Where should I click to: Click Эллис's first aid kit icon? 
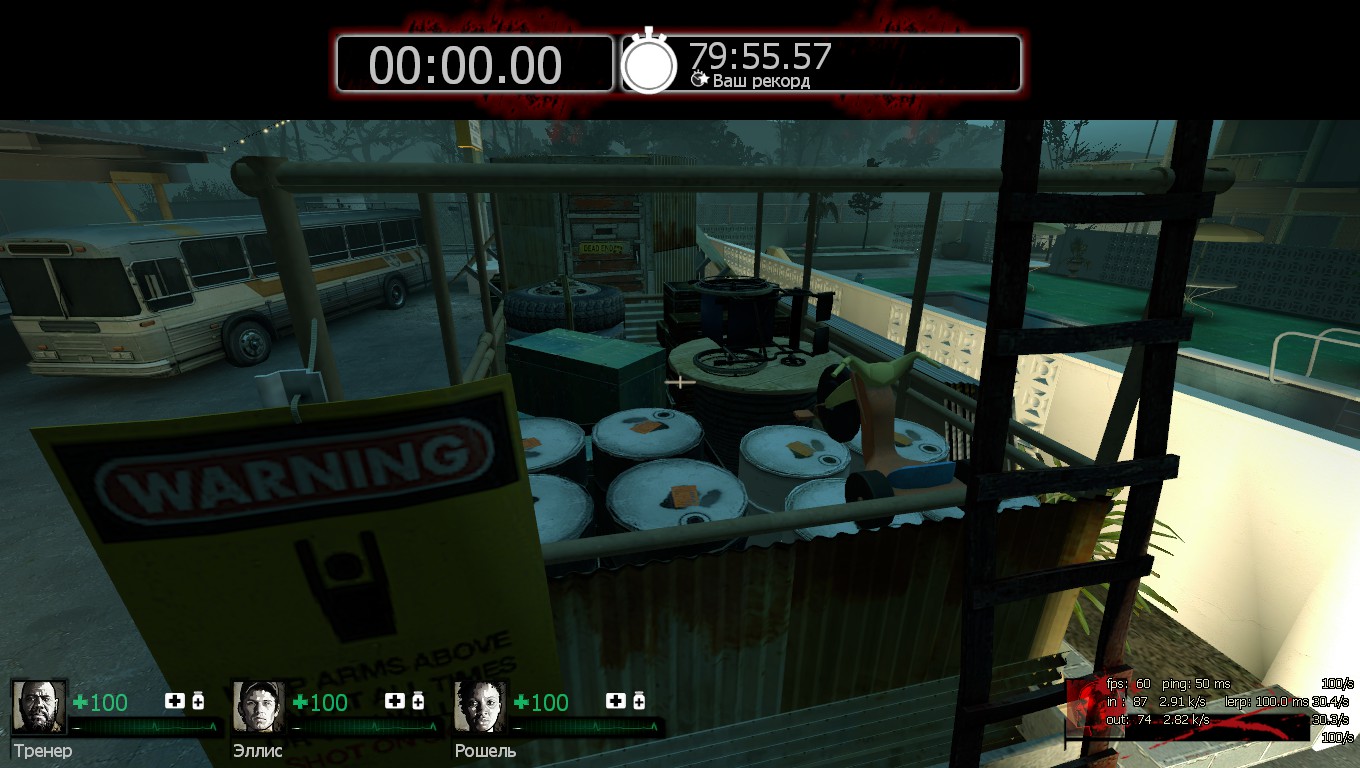pos(395,701)
